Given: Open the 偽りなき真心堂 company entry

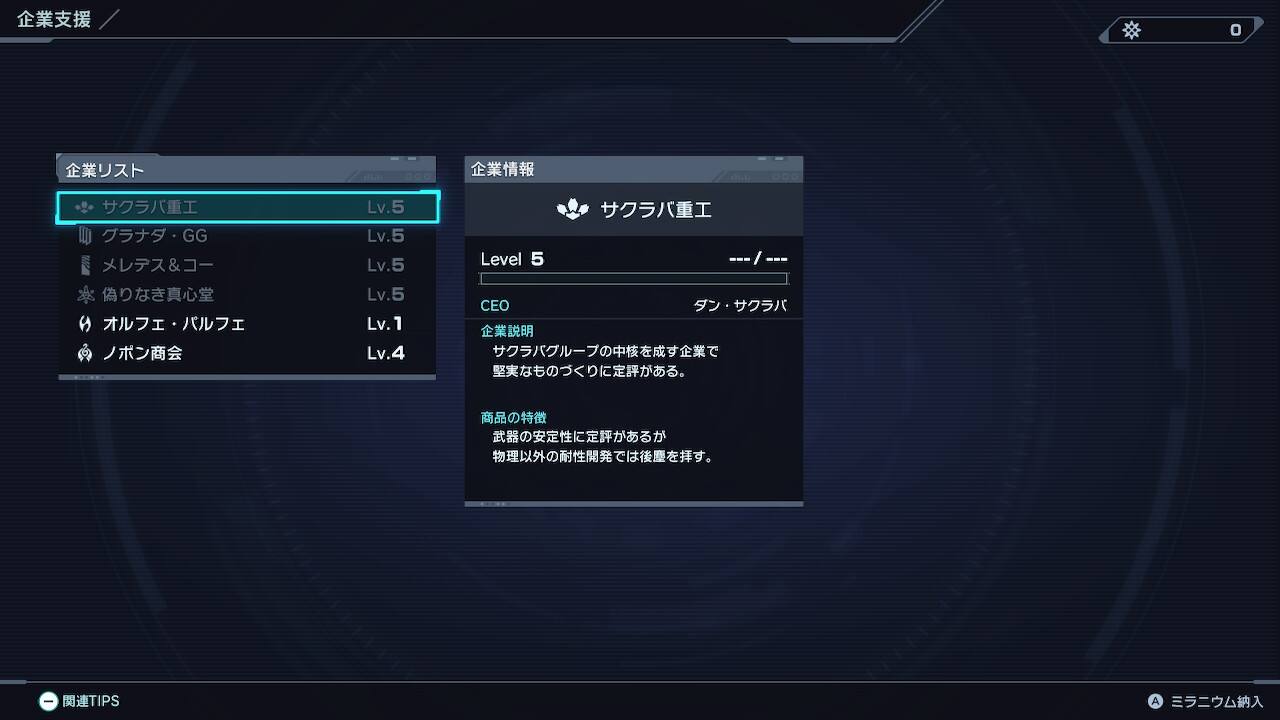Looking at the screenshot, I should pyautogui.click(x=247, y=294).
